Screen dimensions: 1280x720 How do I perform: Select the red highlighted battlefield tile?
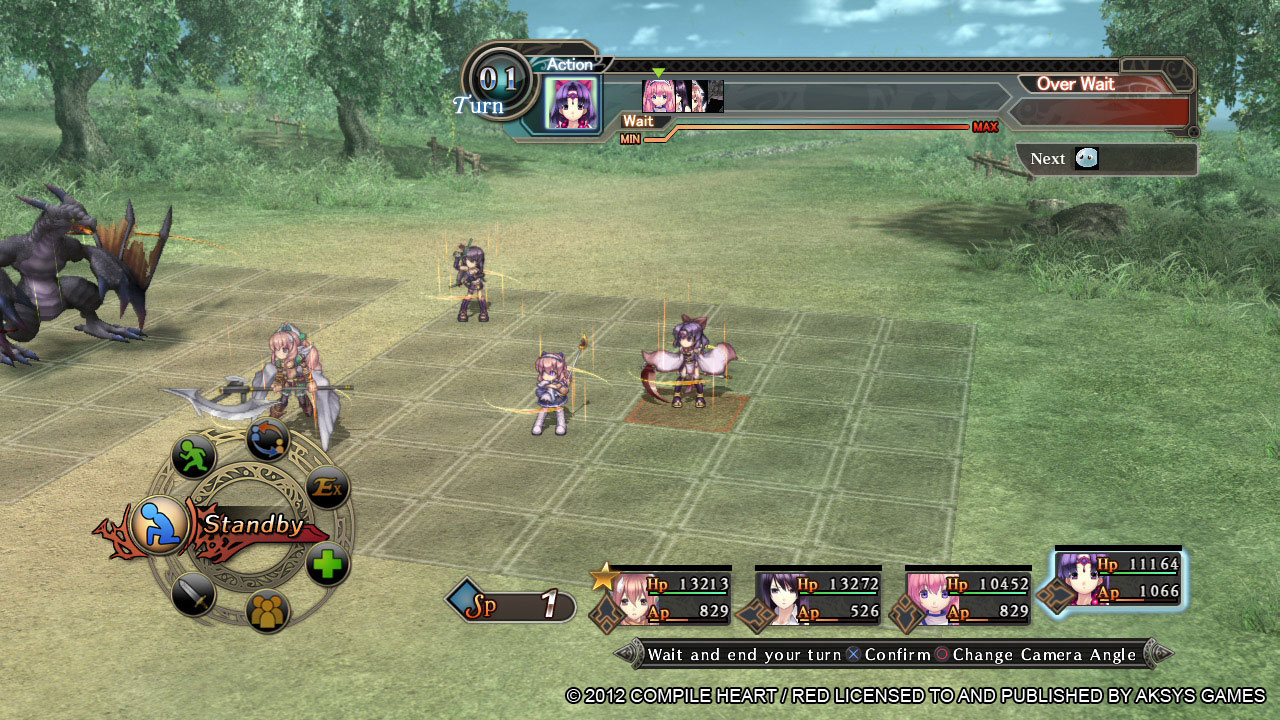(x=688, y=412)
